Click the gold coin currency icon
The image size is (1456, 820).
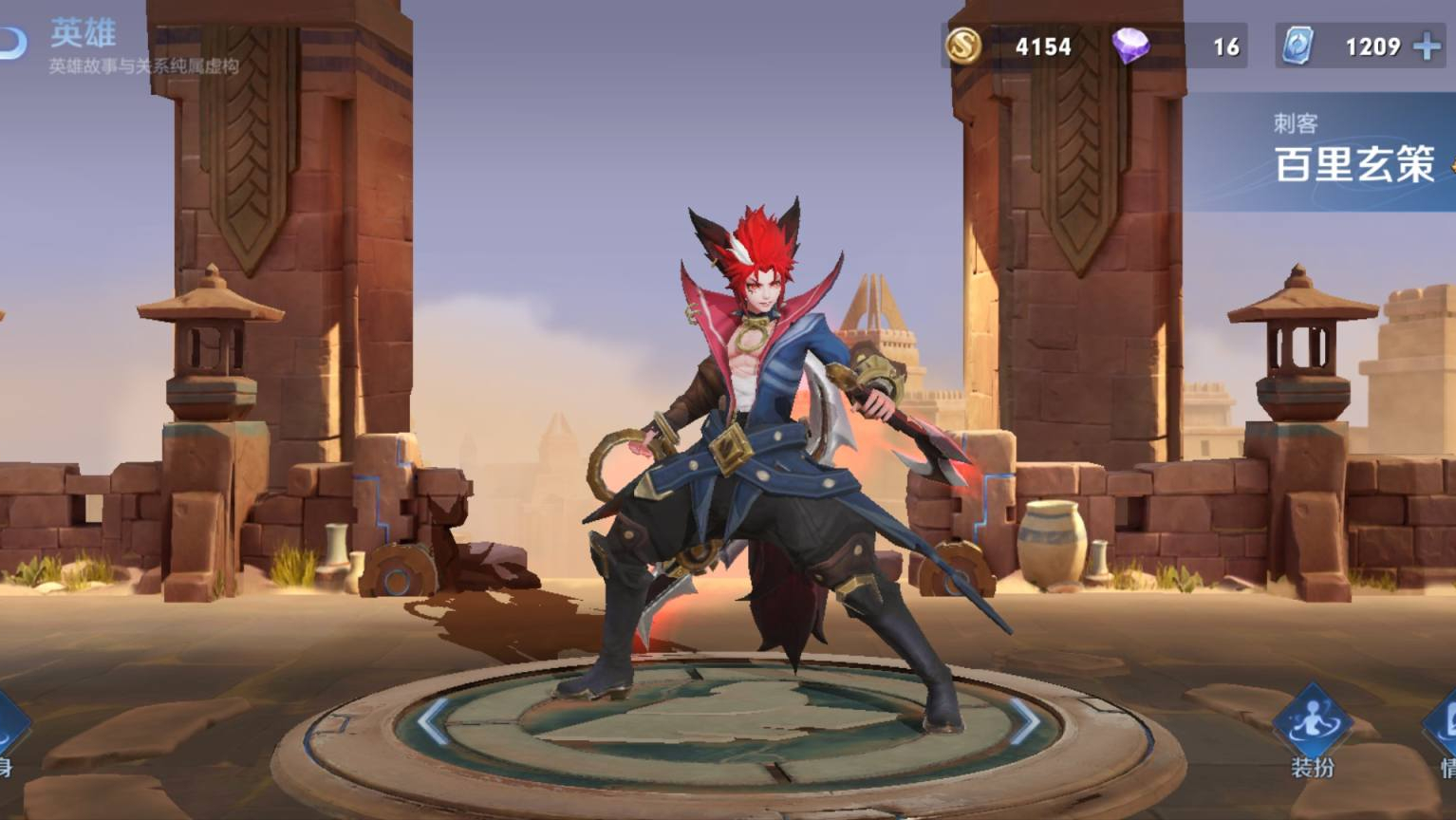[961, 46]
